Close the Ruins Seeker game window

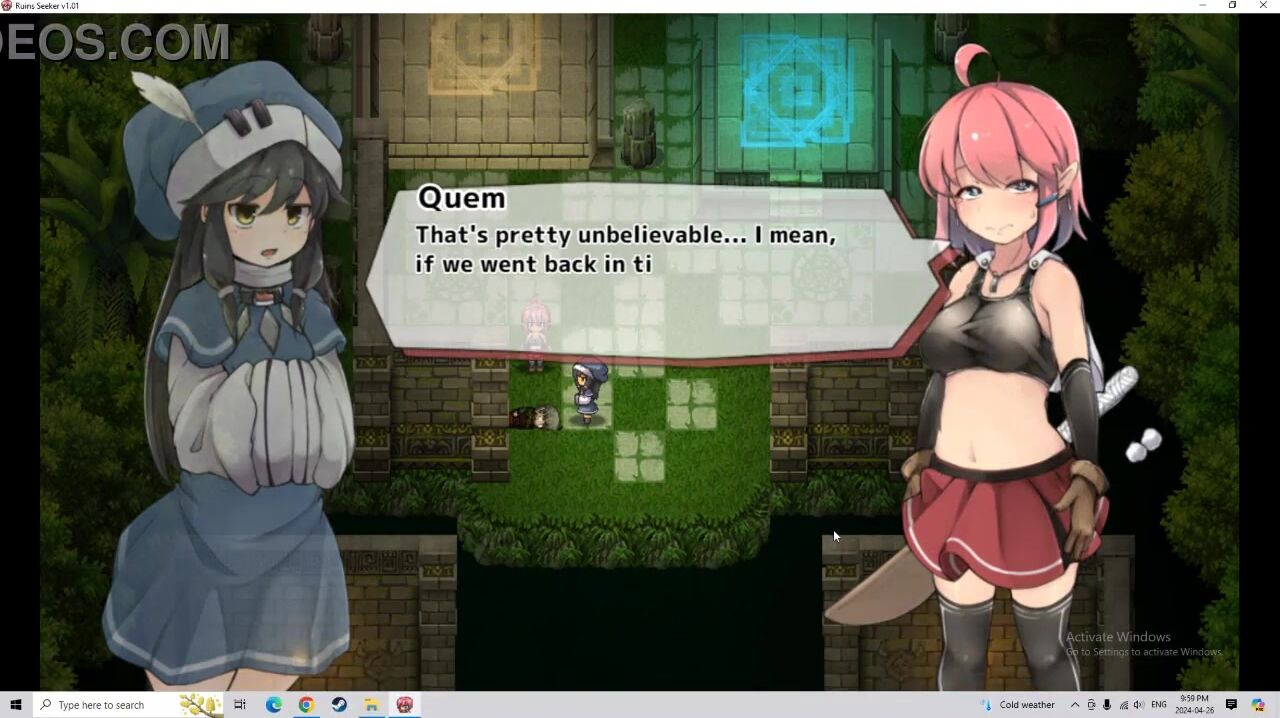tap(1263, 5)
